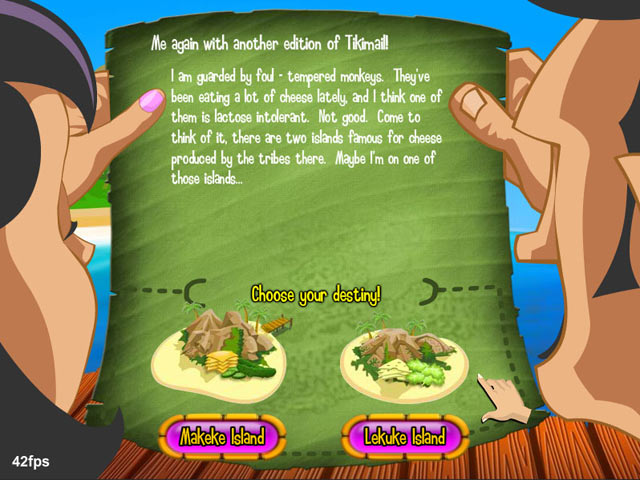Viewport: 640px width, 480px height.
Task: Choose the Makeke Island button
Action: coord(221,437)
